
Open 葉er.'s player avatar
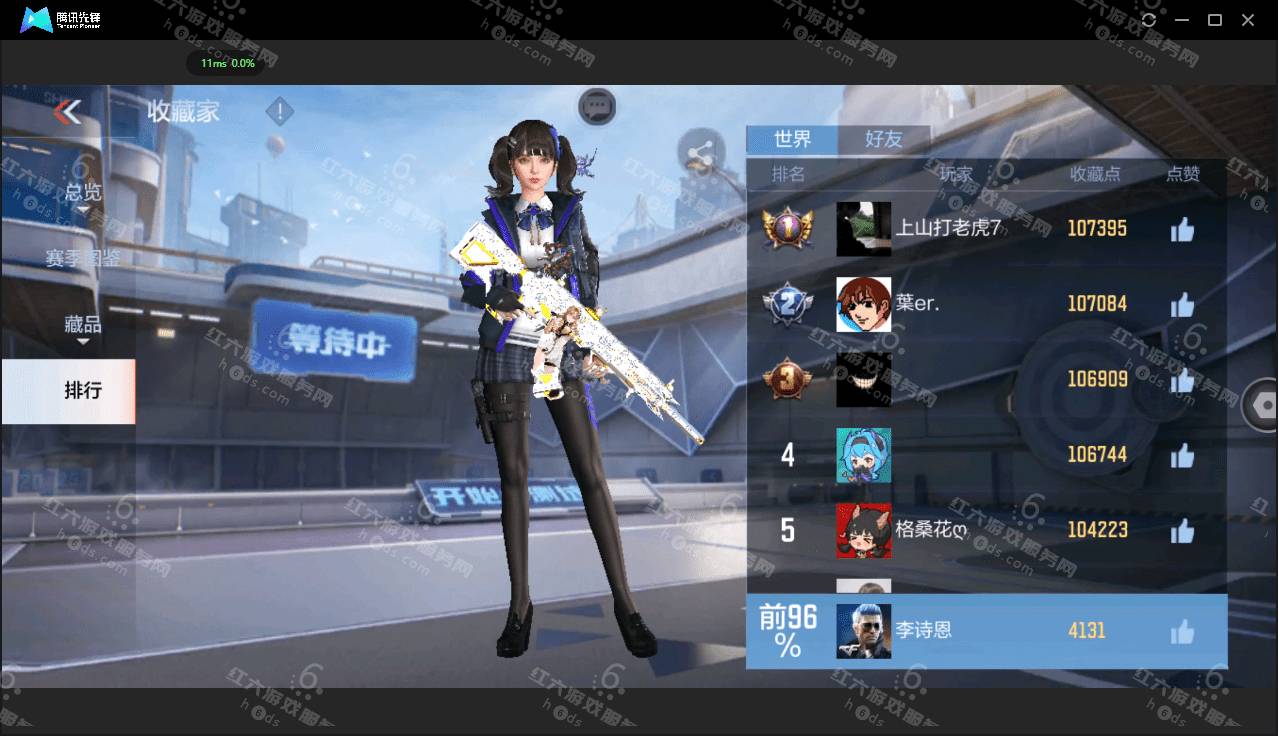(x=863, y=304)
